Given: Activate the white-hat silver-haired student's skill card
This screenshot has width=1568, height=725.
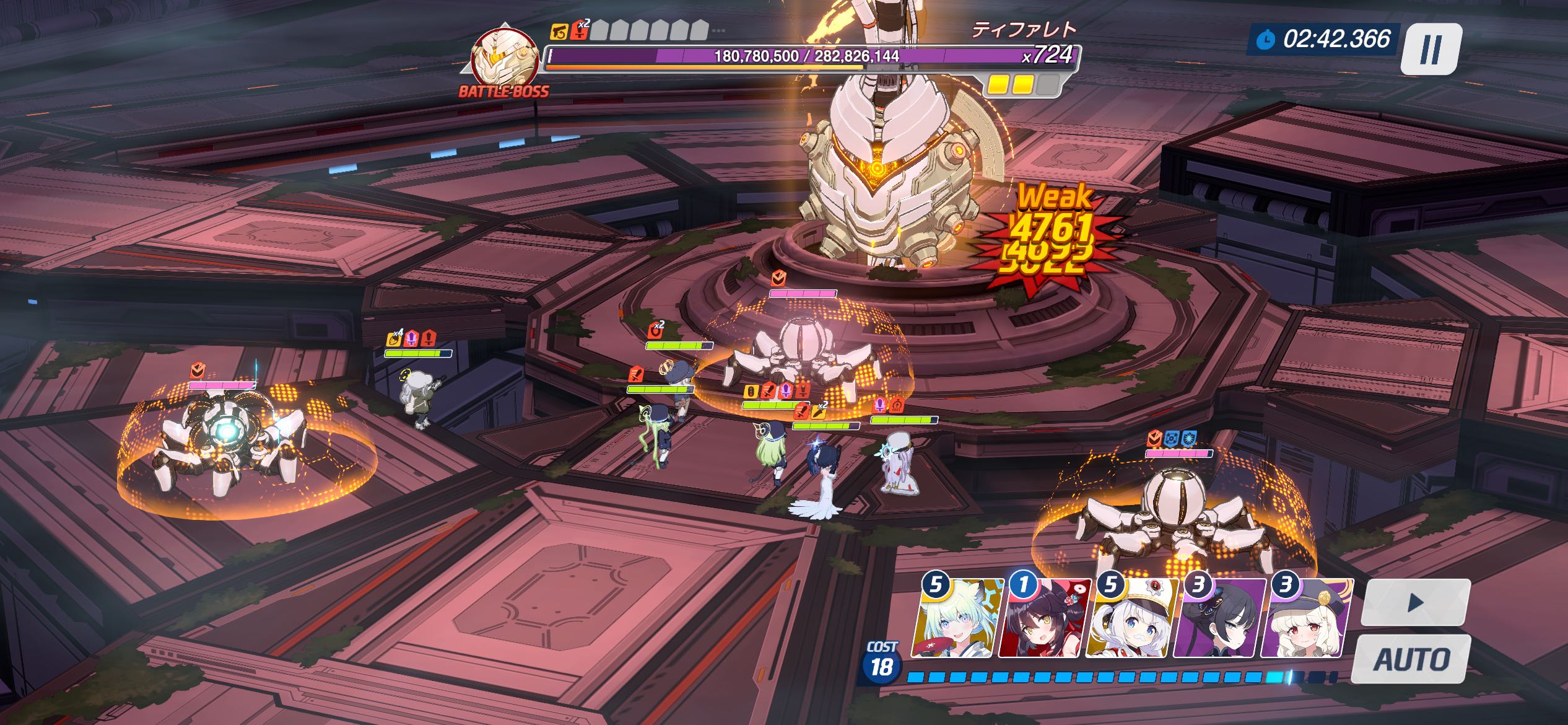Looking at the screenshot, I should pos(1132,620).
